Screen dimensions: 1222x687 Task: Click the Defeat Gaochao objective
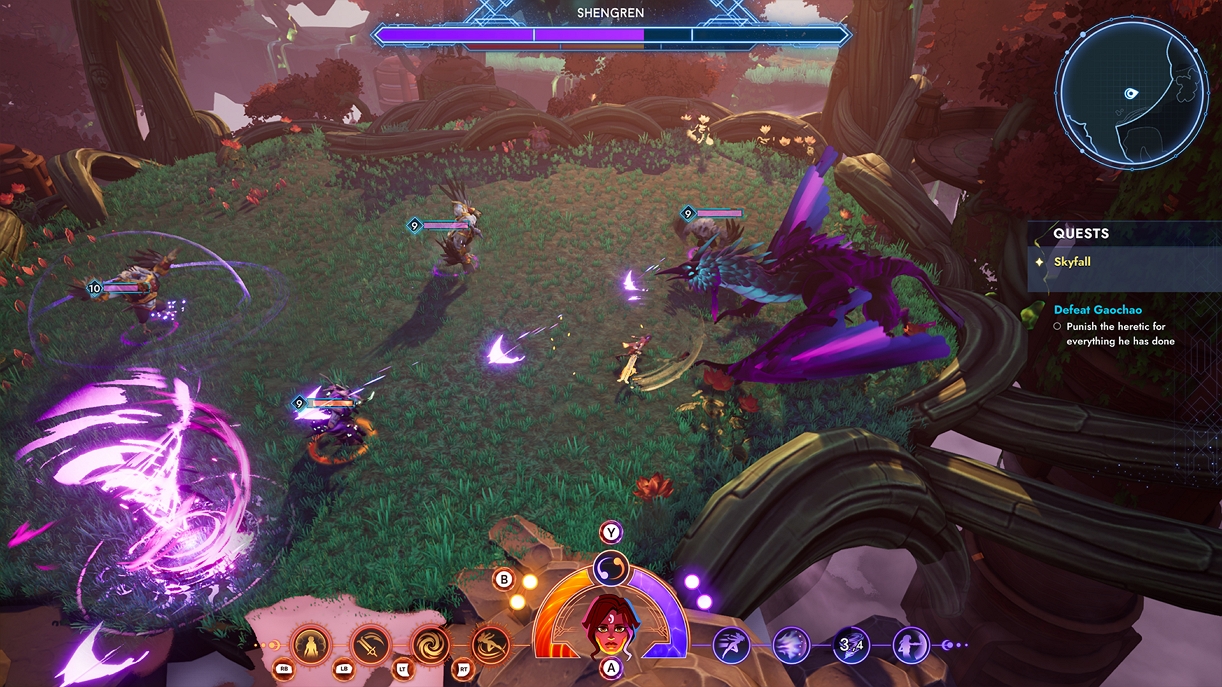[x=1097, y=310]
